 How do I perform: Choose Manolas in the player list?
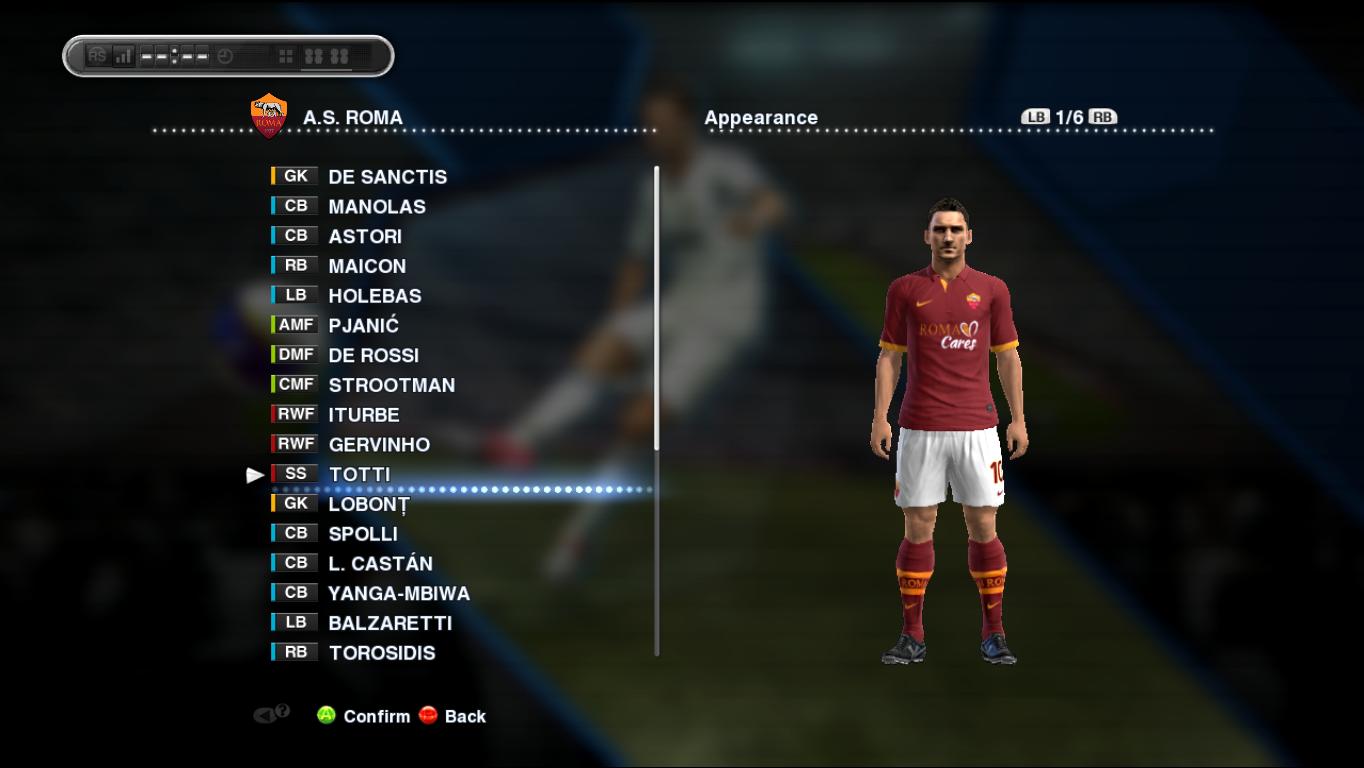click(x=376, y=207)
